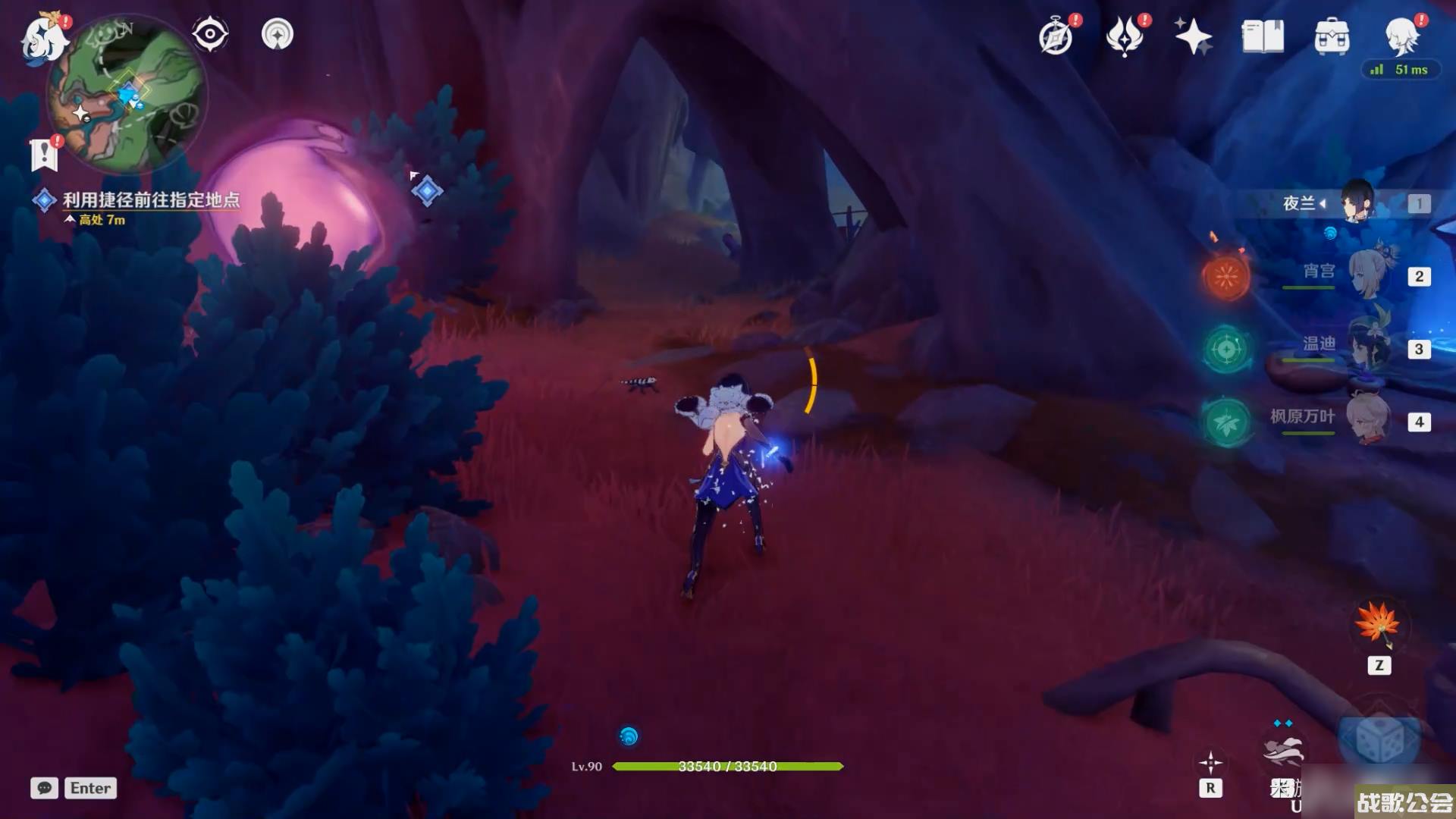Viewport: 1456px width, 819px height.
Task: Trigger the sprint dash icon
Action: pyautogui.click(x=1283, y=752)
